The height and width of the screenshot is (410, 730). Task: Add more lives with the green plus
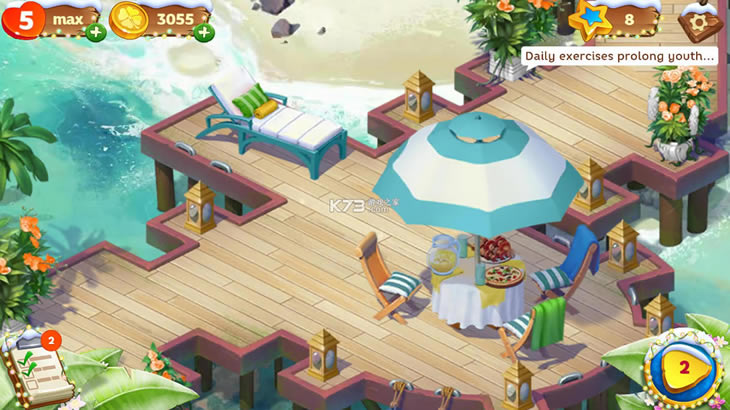96,32
